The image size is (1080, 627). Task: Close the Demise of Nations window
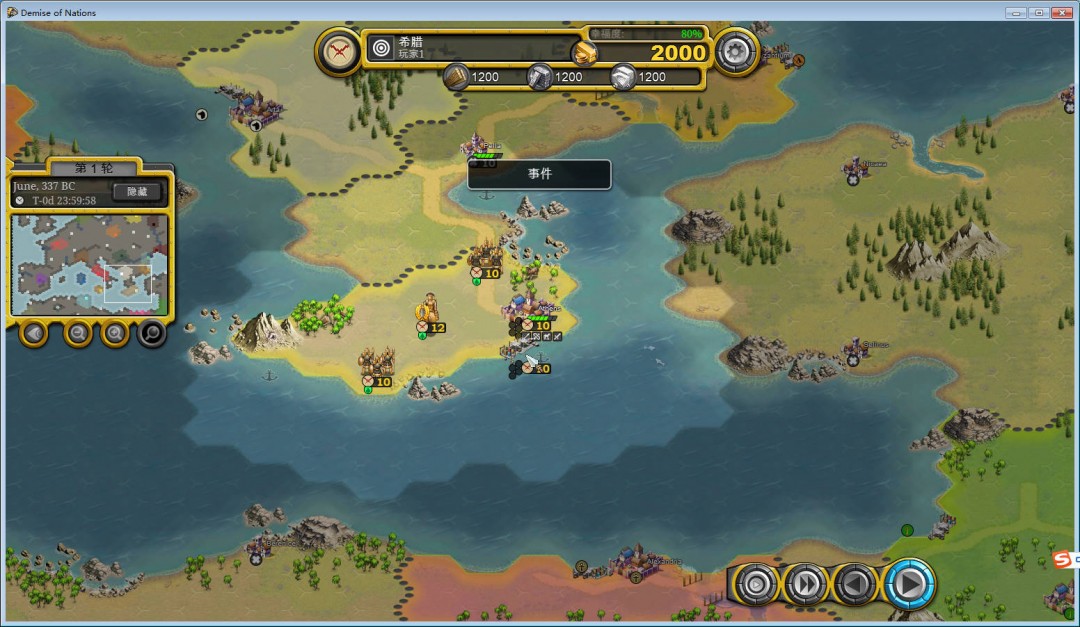pyautogui.click(x=1063, y=12)
